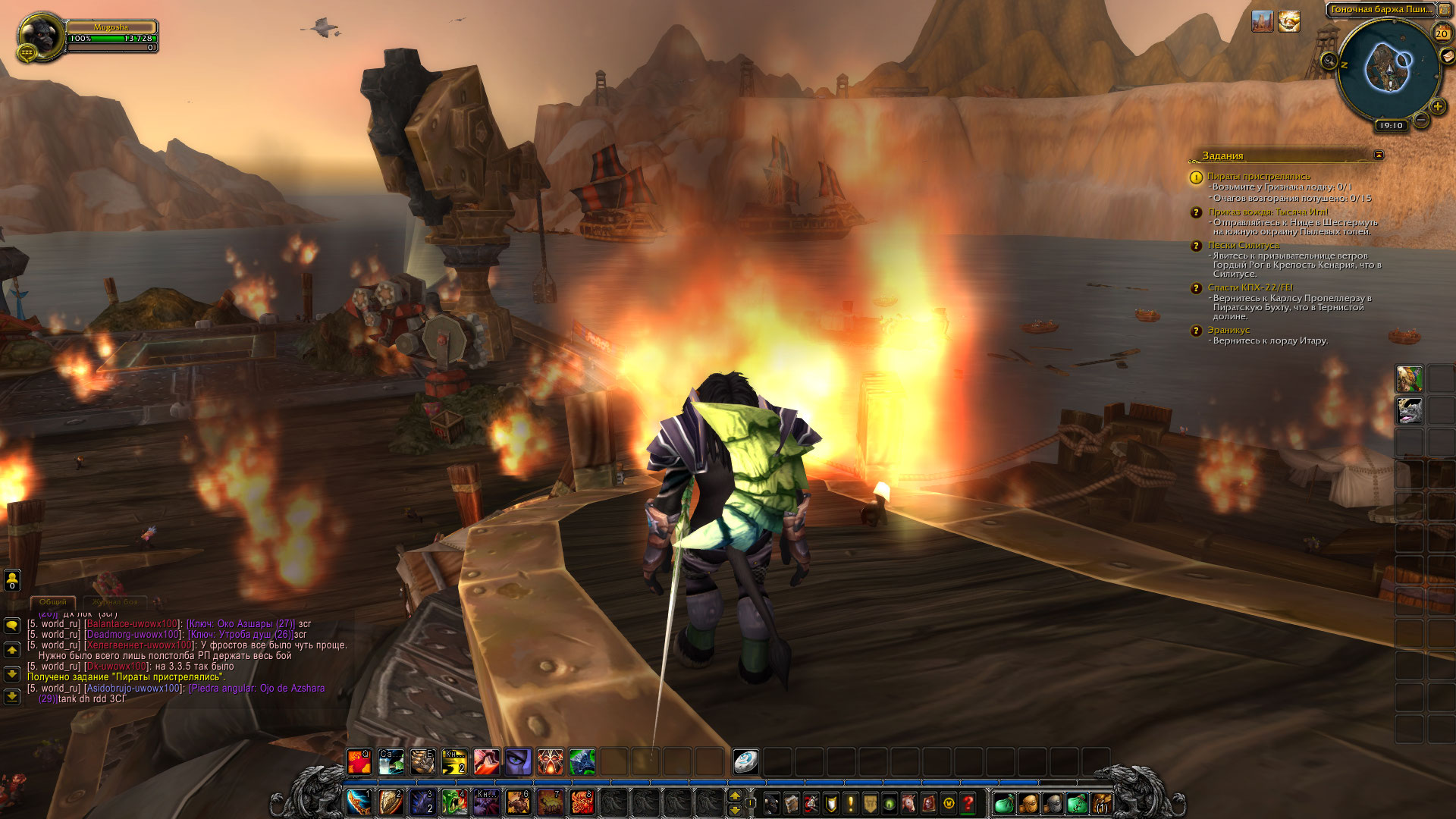The width and height of the screenshot is (1456, 819).
Task: Open the friends list button above chat
Action: click(x=12, y=581)
